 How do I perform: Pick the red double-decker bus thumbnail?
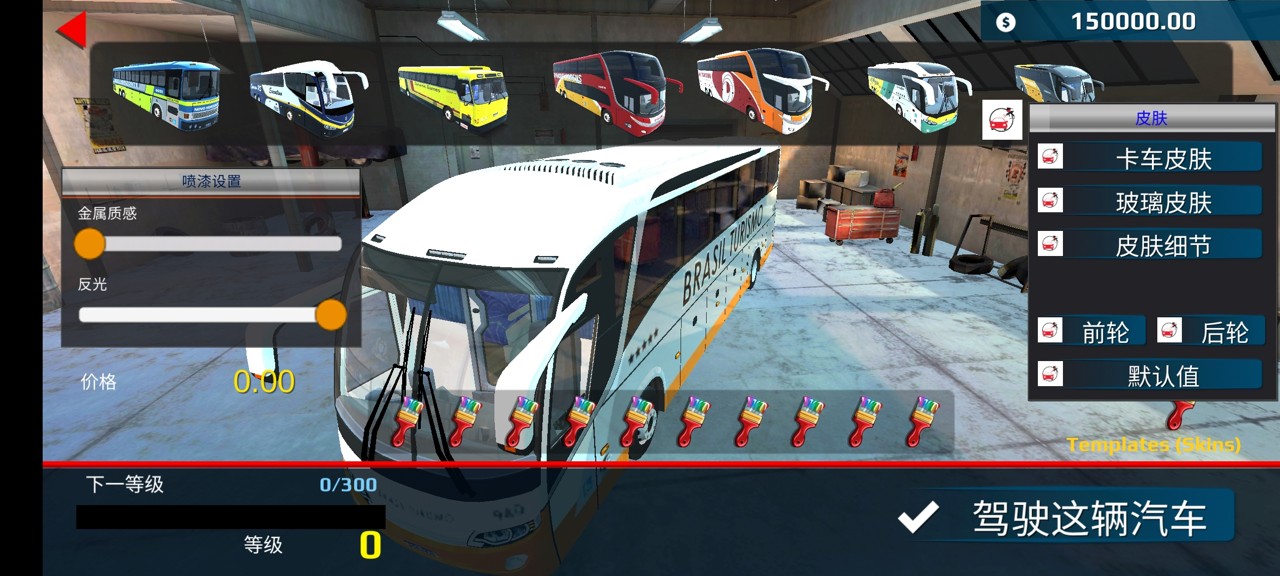click(x=611, y=90)
